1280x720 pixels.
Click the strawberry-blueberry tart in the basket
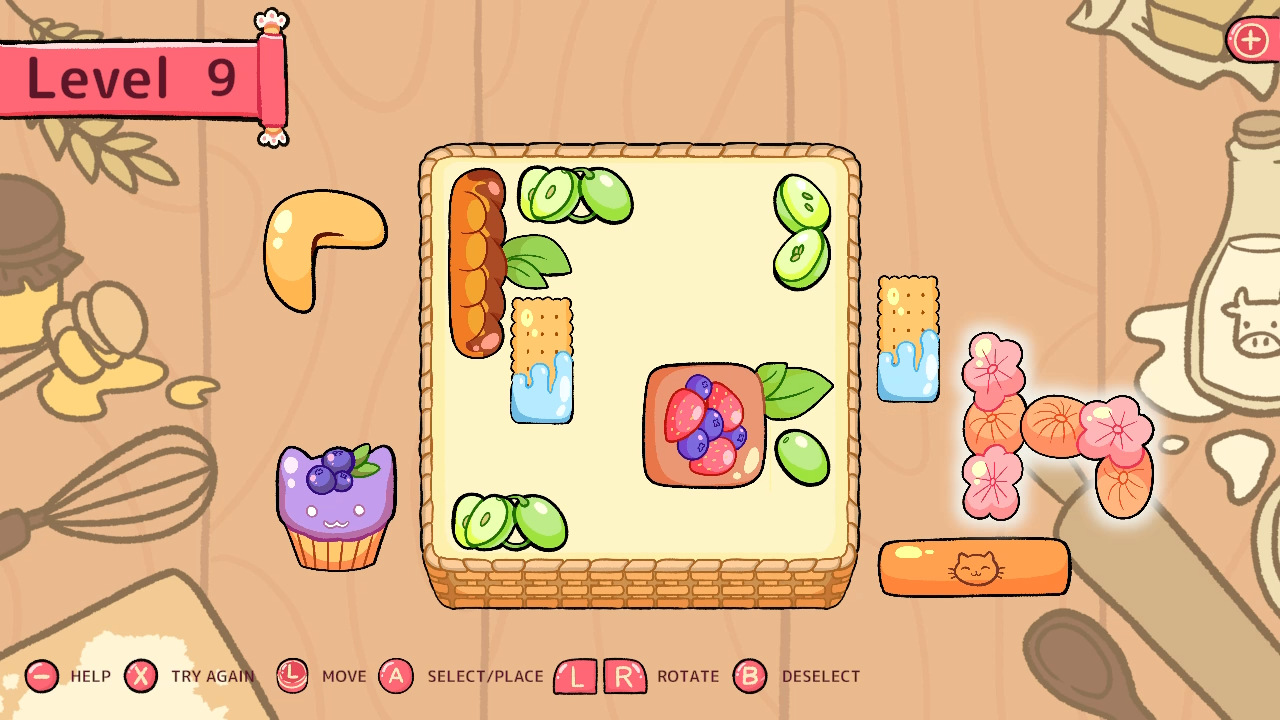click(x=703, y=425)
